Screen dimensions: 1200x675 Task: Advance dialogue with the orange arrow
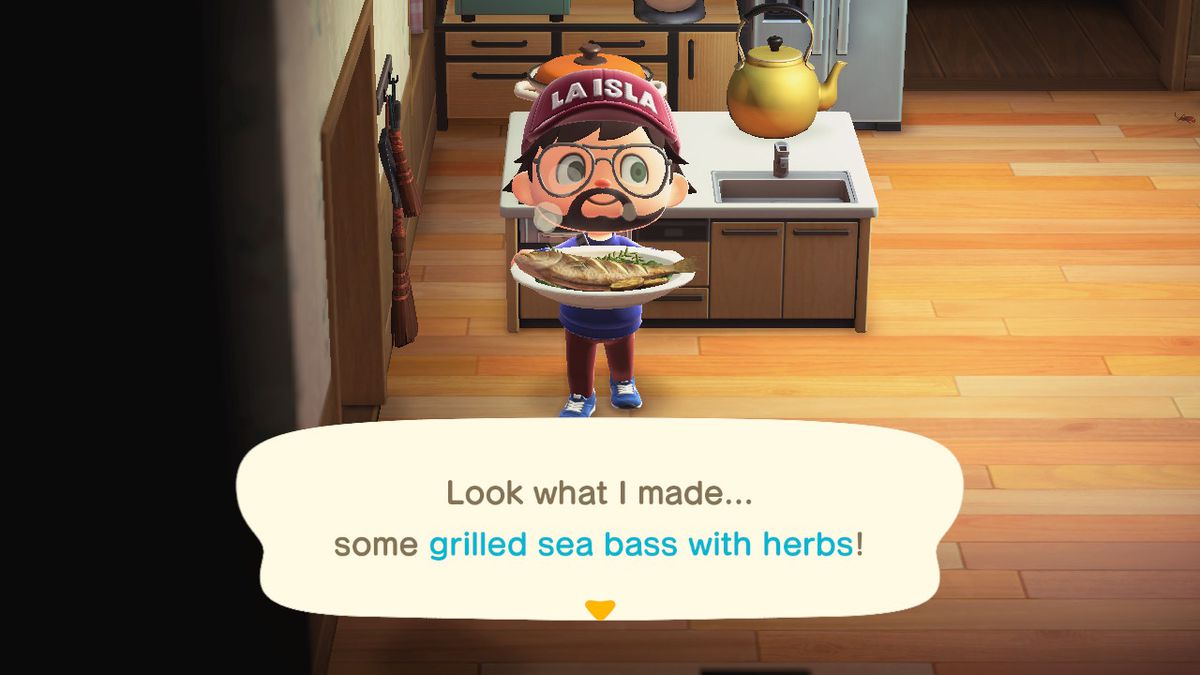[599, 609]
